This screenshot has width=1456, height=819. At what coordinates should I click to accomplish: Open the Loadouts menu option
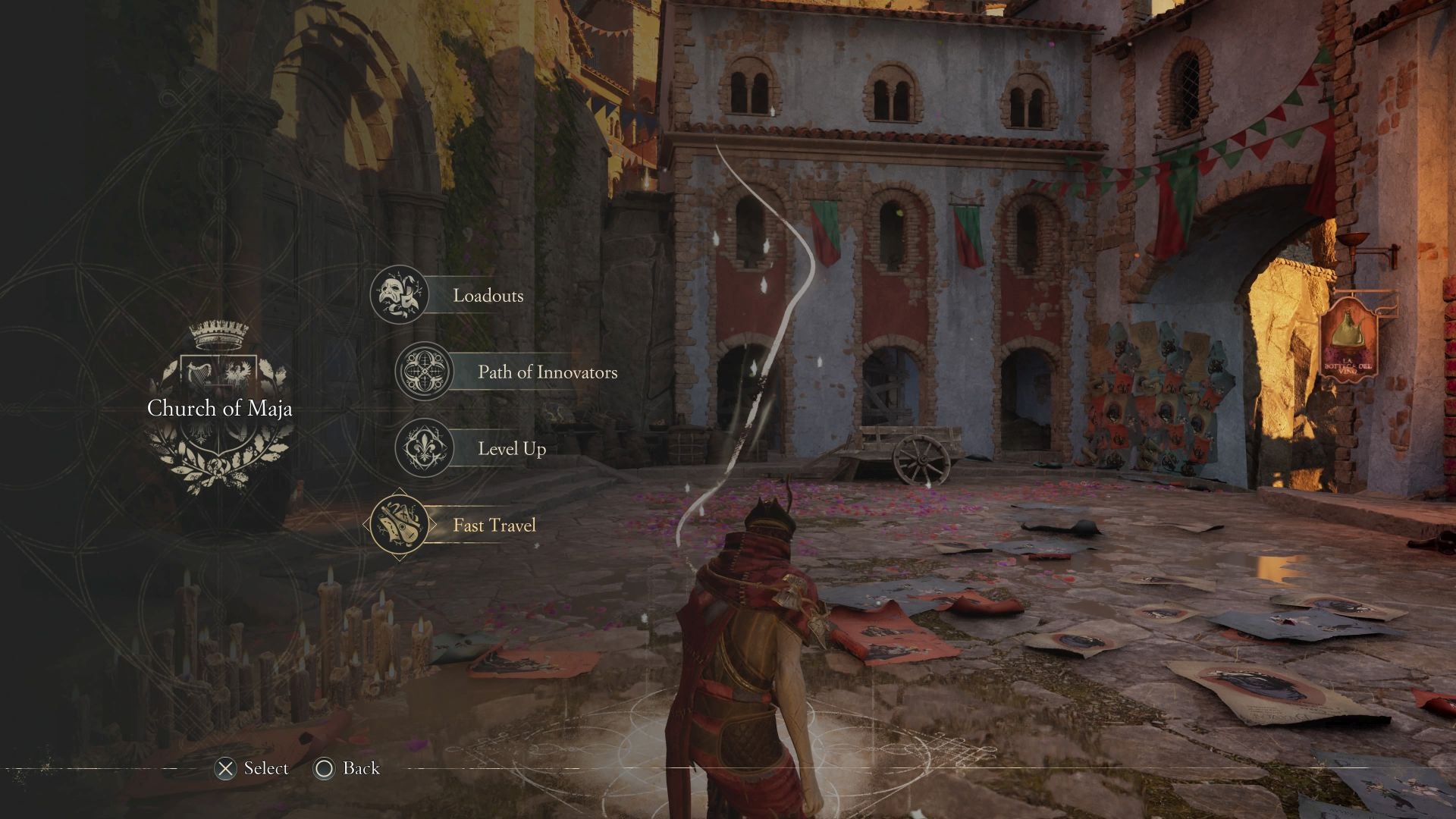487,295
